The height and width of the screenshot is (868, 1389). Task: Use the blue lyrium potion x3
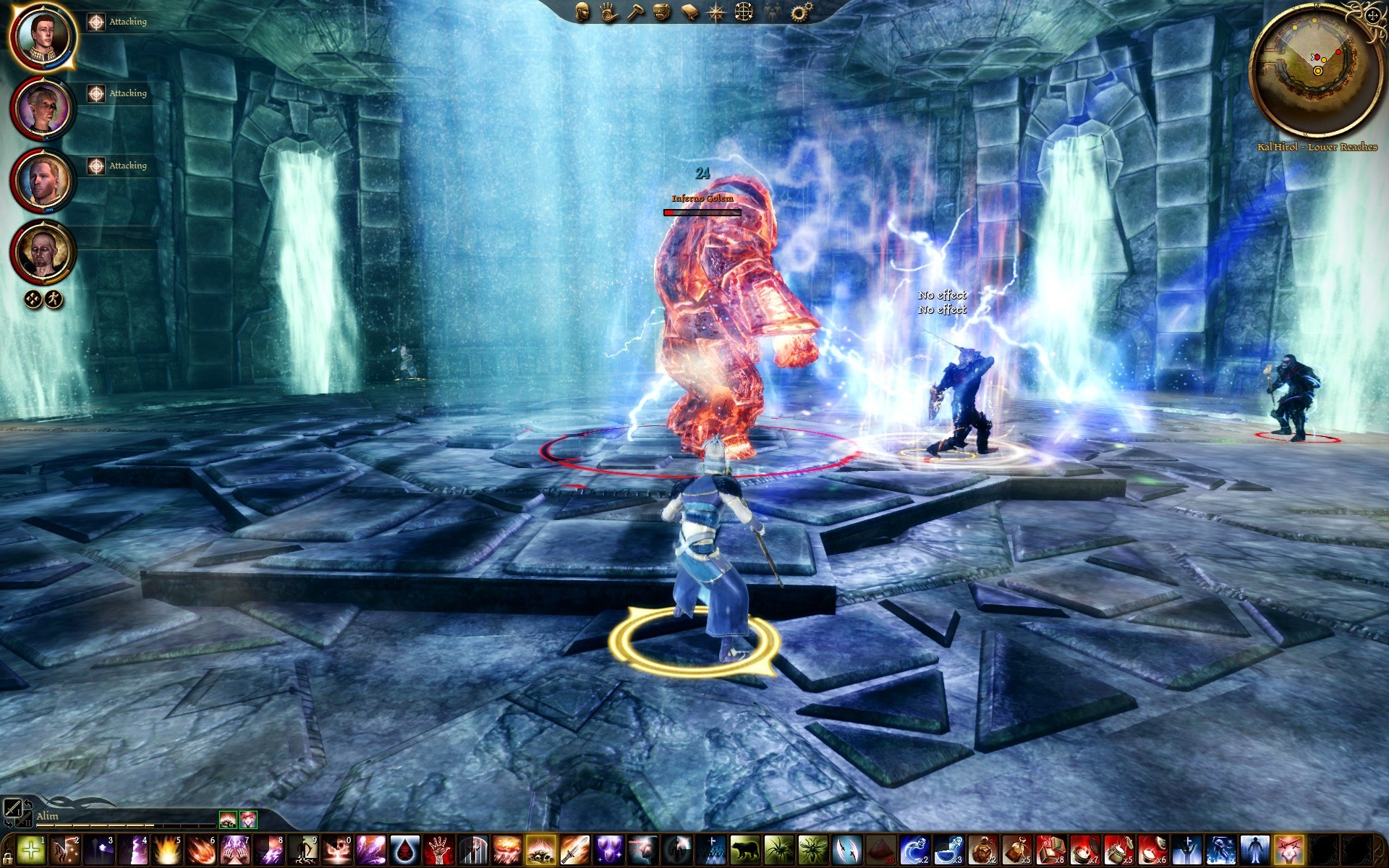(947, 850)
